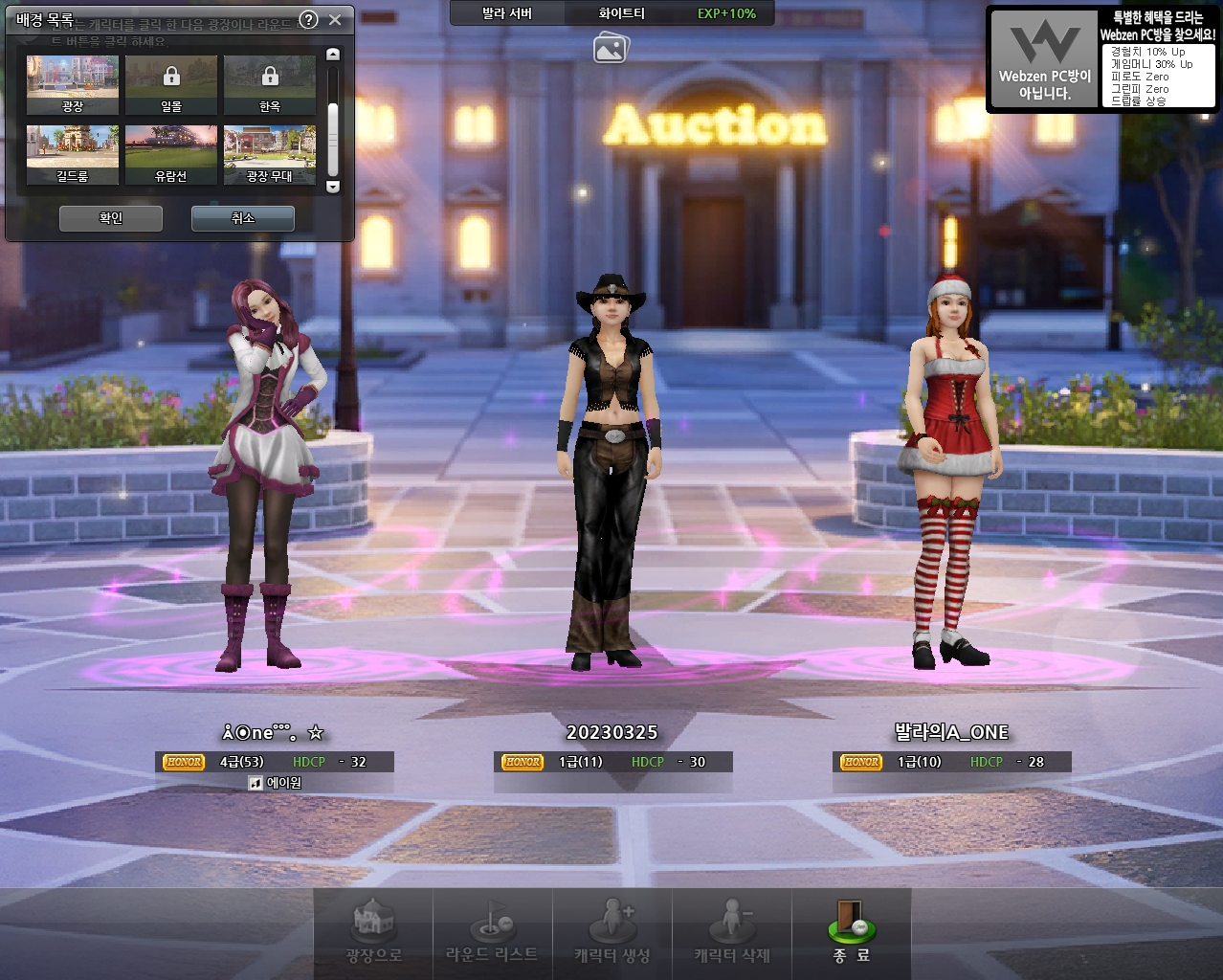Pick the 길드룸 background thumbnail
Image resolution: width=1223 pixels, height=980 pixels.
[x=73, y=154]
